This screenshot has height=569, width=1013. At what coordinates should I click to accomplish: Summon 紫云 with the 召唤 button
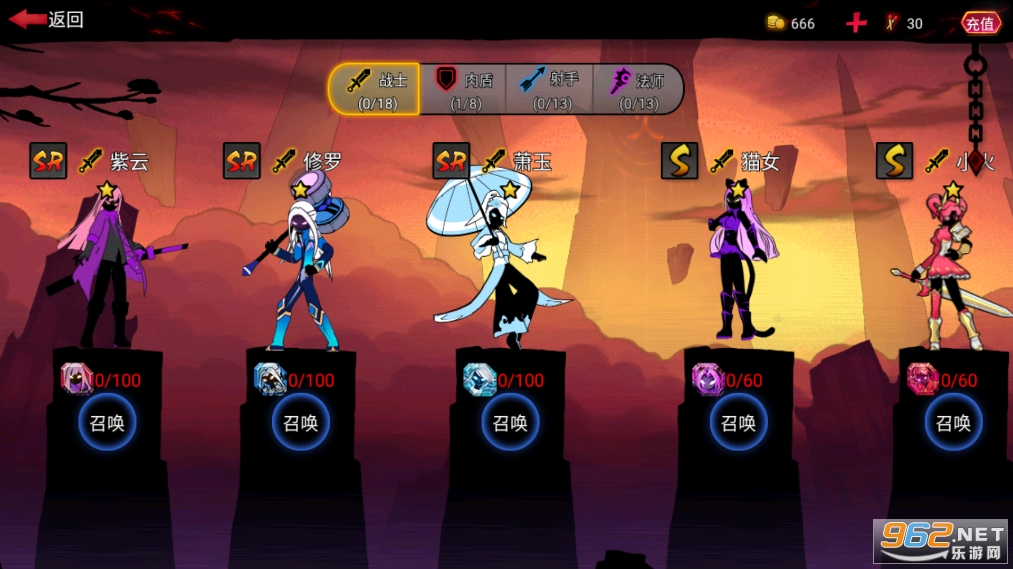107,423
